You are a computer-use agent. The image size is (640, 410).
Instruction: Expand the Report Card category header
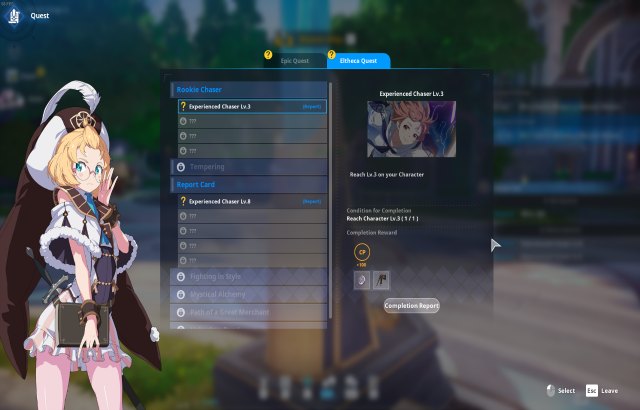click(250, 184)
